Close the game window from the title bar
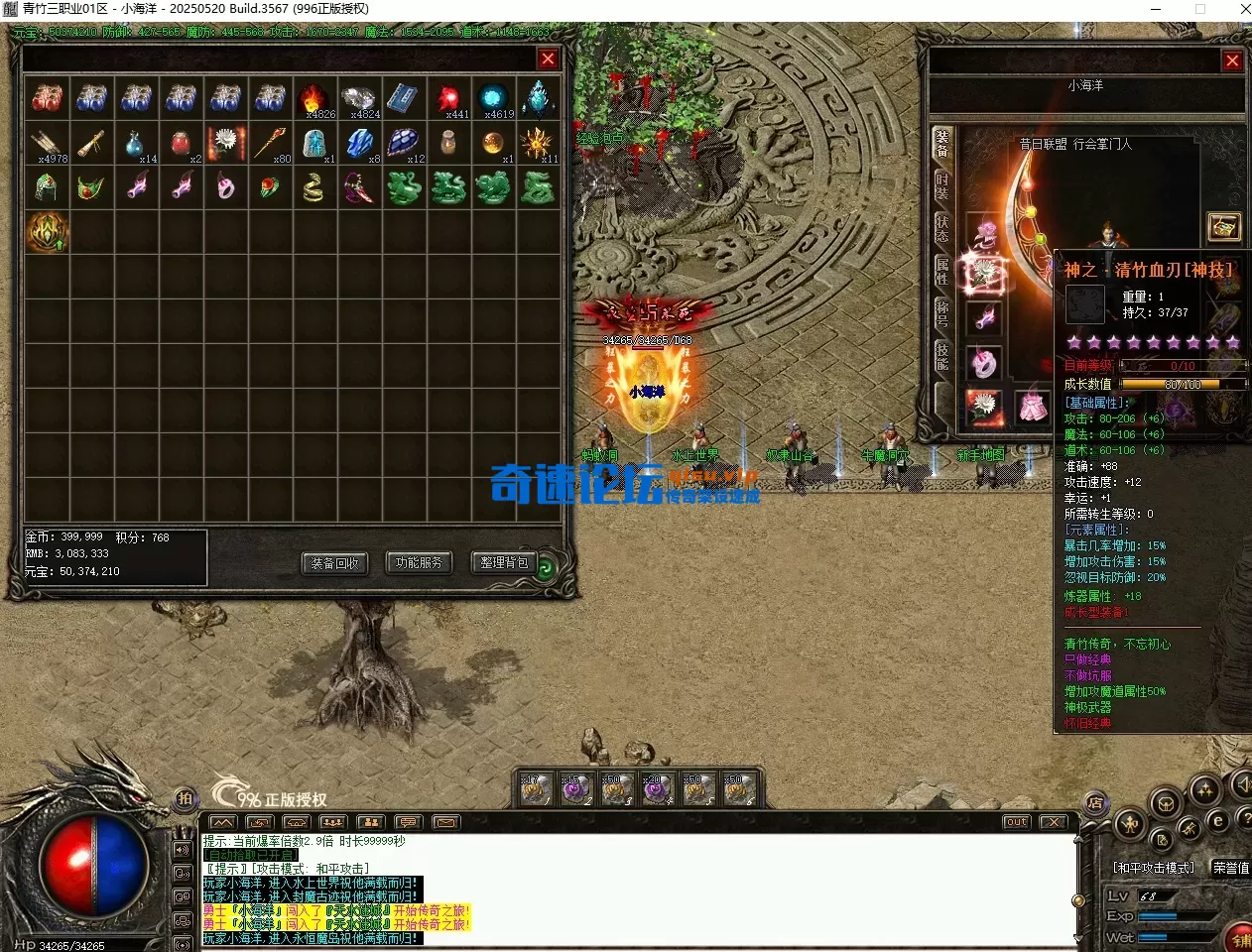 1245,9
